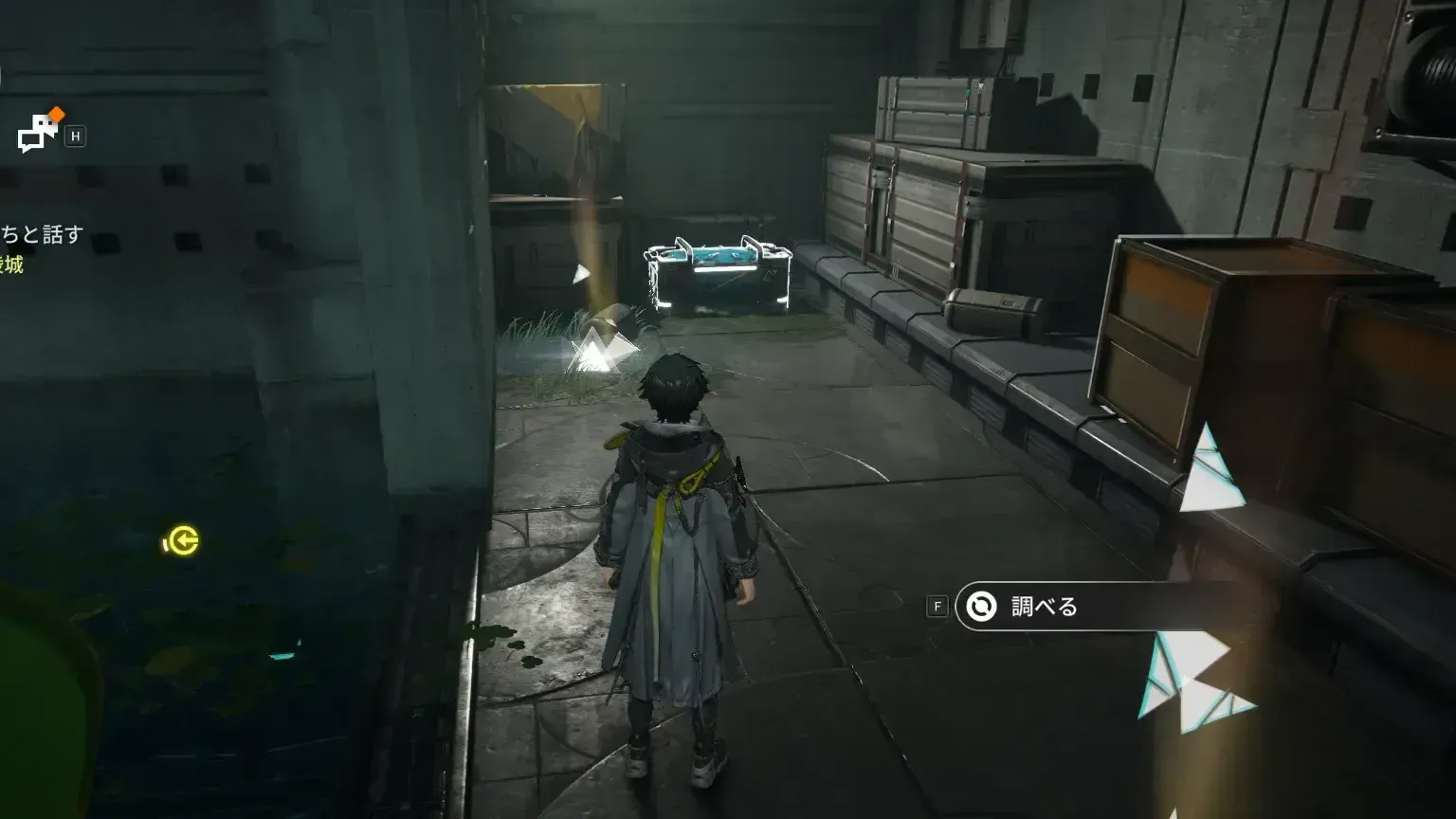The width and height of the screenshot is (1456, 819).
Task: Open the chat speech bubble icon
Action: (38, 131)
